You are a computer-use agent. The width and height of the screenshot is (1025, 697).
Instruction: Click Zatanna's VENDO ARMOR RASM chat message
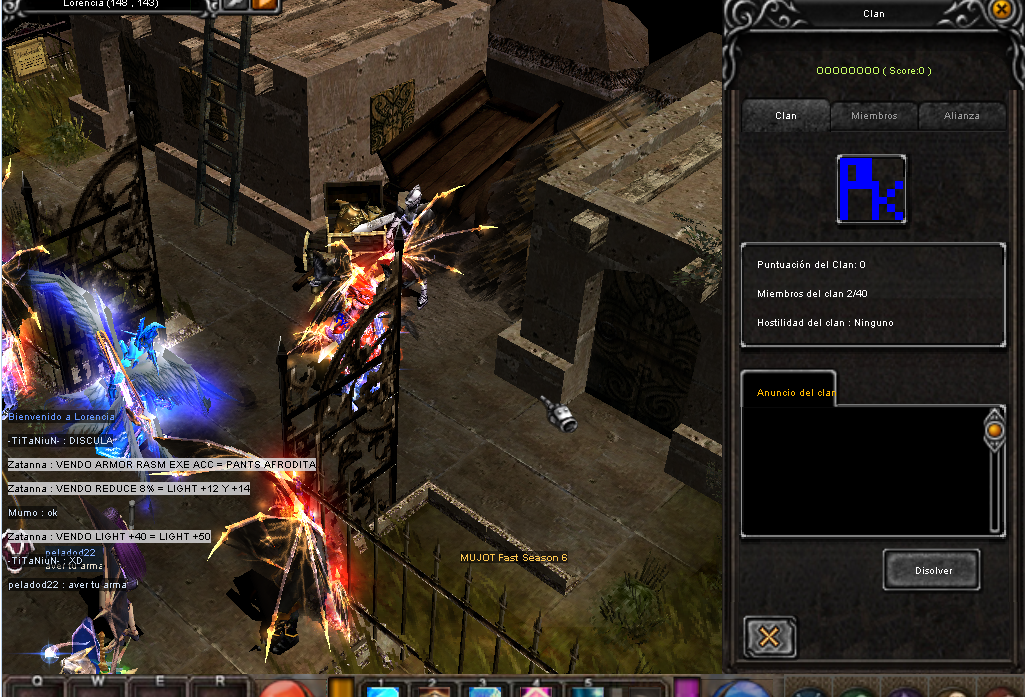tap(161, 465)
